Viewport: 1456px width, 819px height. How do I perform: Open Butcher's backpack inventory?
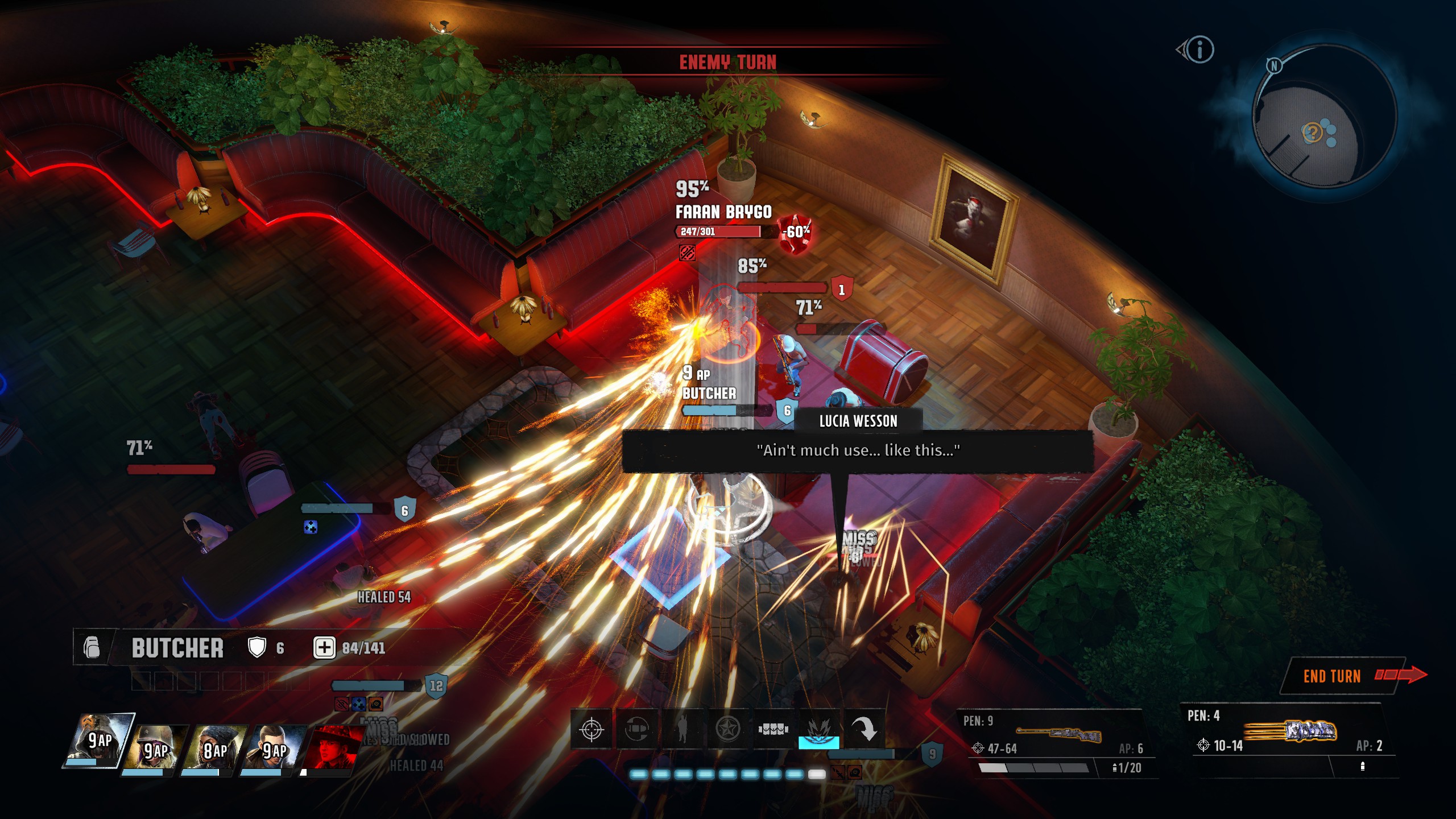click(x=92, y=647)
